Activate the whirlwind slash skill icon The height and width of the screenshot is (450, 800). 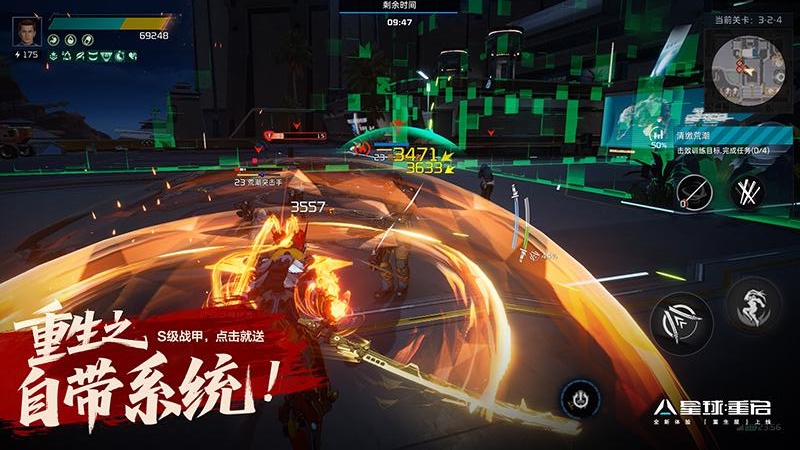tap(693, 191)
